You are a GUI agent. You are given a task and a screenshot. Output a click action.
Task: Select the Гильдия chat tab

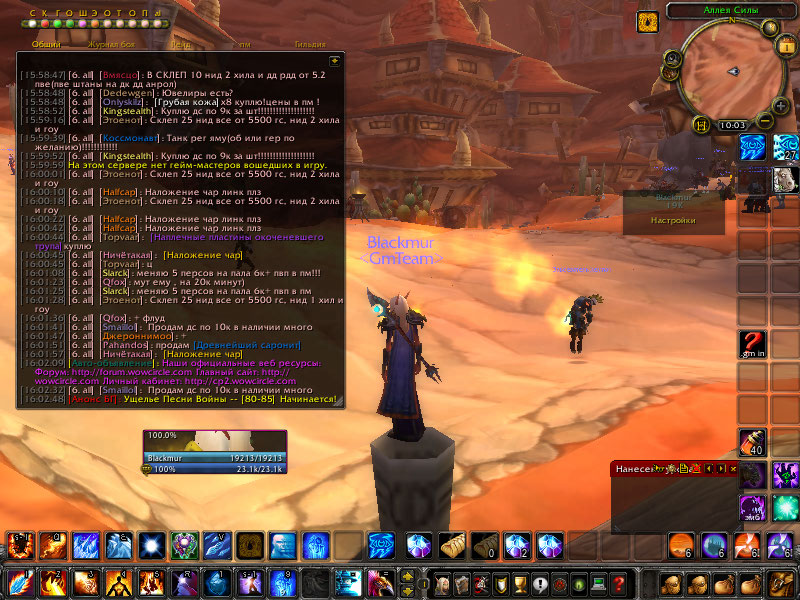pos(310,44)
